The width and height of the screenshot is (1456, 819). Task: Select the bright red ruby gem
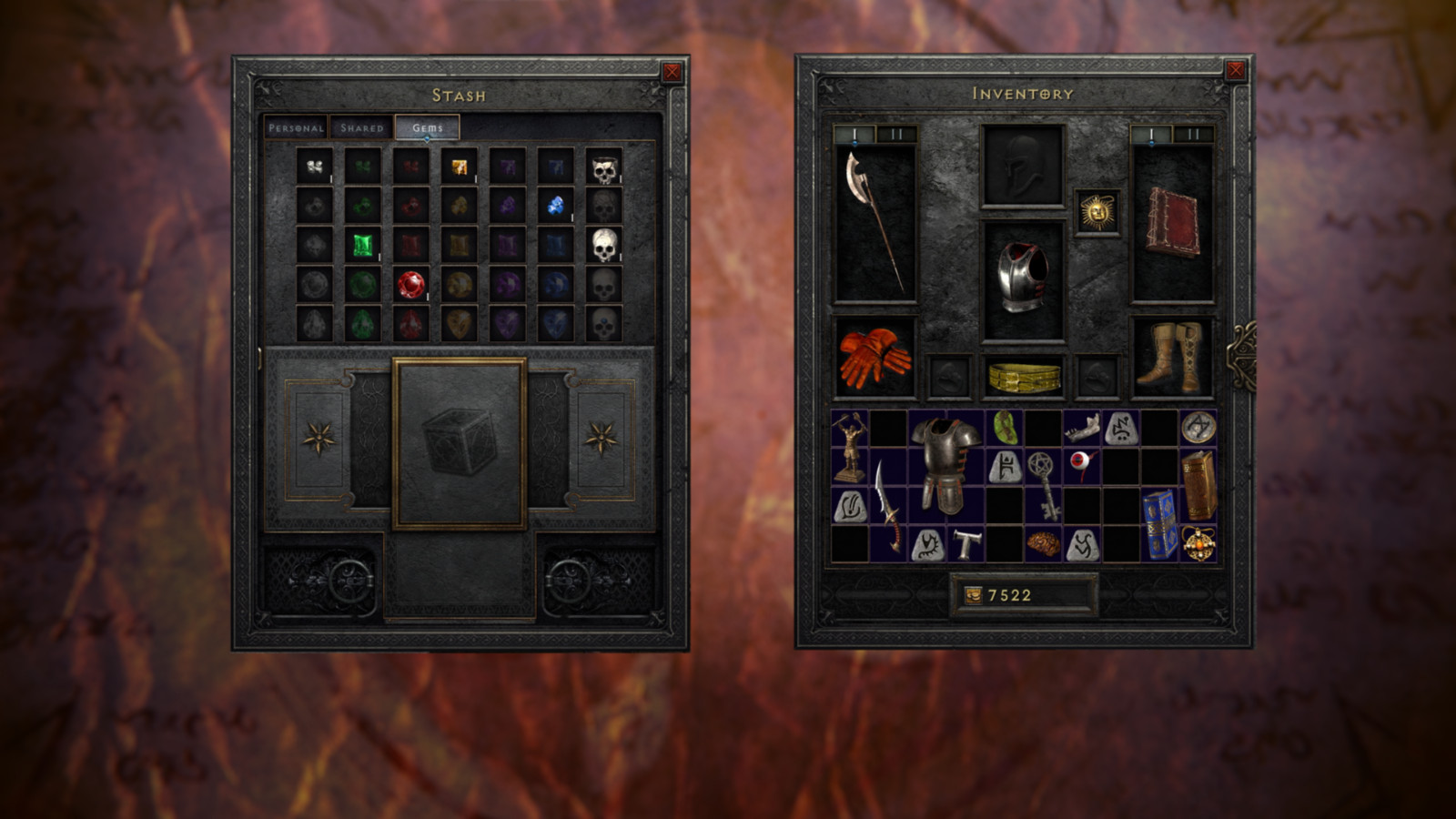click(410, 285)
